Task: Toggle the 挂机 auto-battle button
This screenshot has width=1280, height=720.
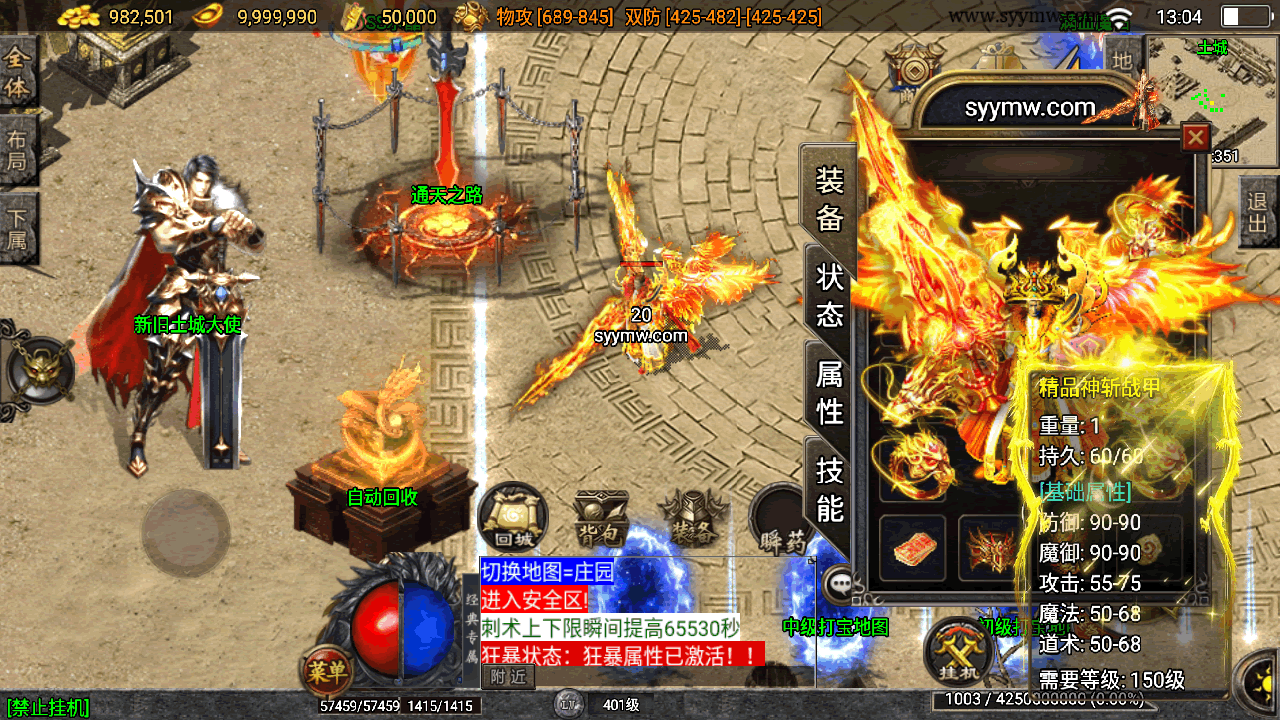Action: coord(959,650)
